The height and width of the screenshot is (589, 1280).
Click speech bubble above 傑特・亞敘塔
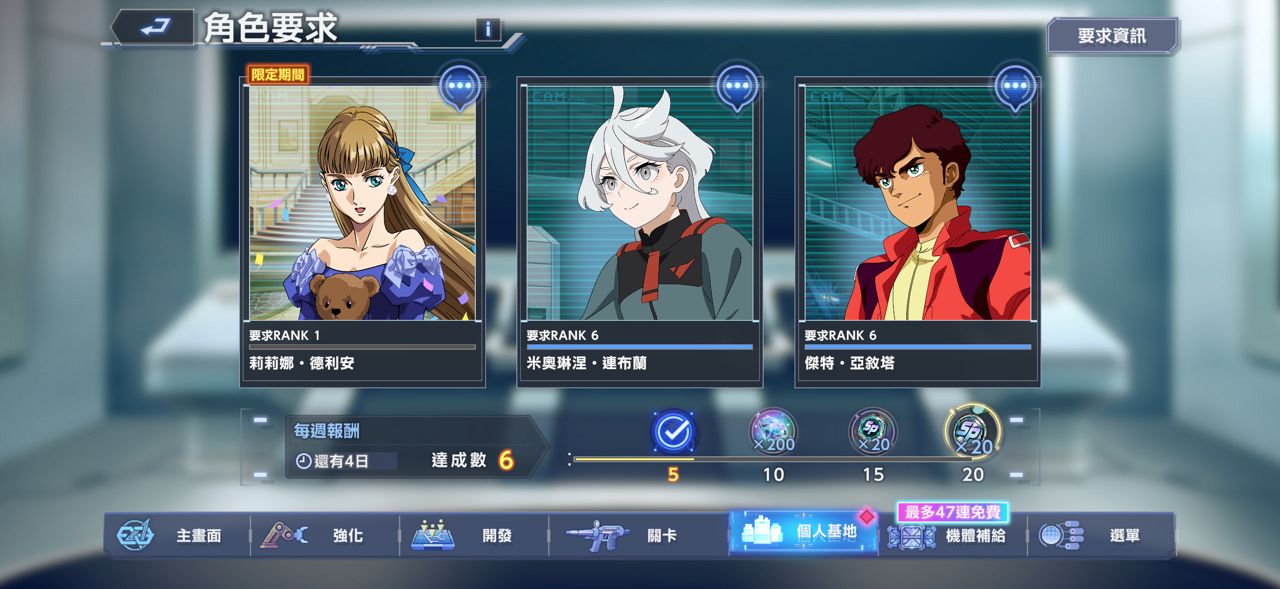(x=1015, y=87)
